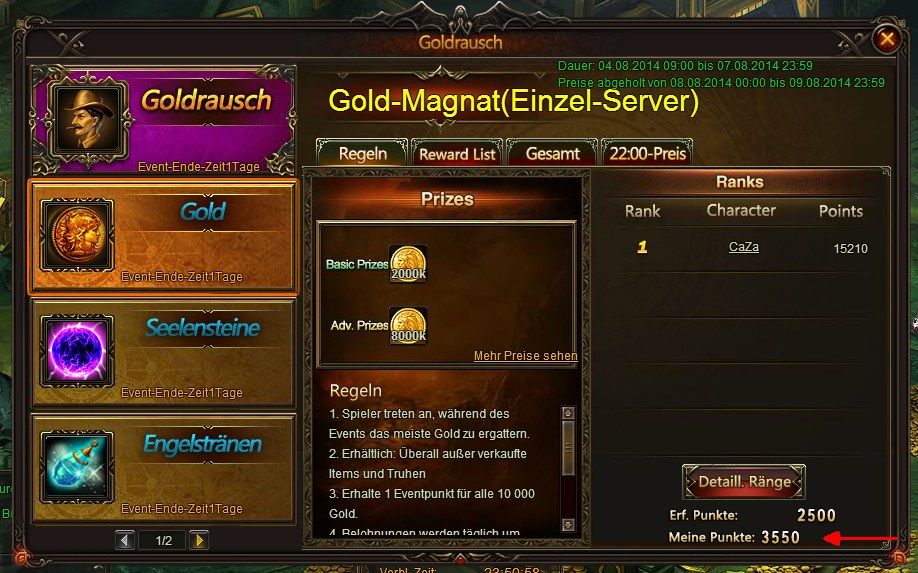Click player name CaZa in ranks
Screen dimensions: 918x573
point(743,247)
